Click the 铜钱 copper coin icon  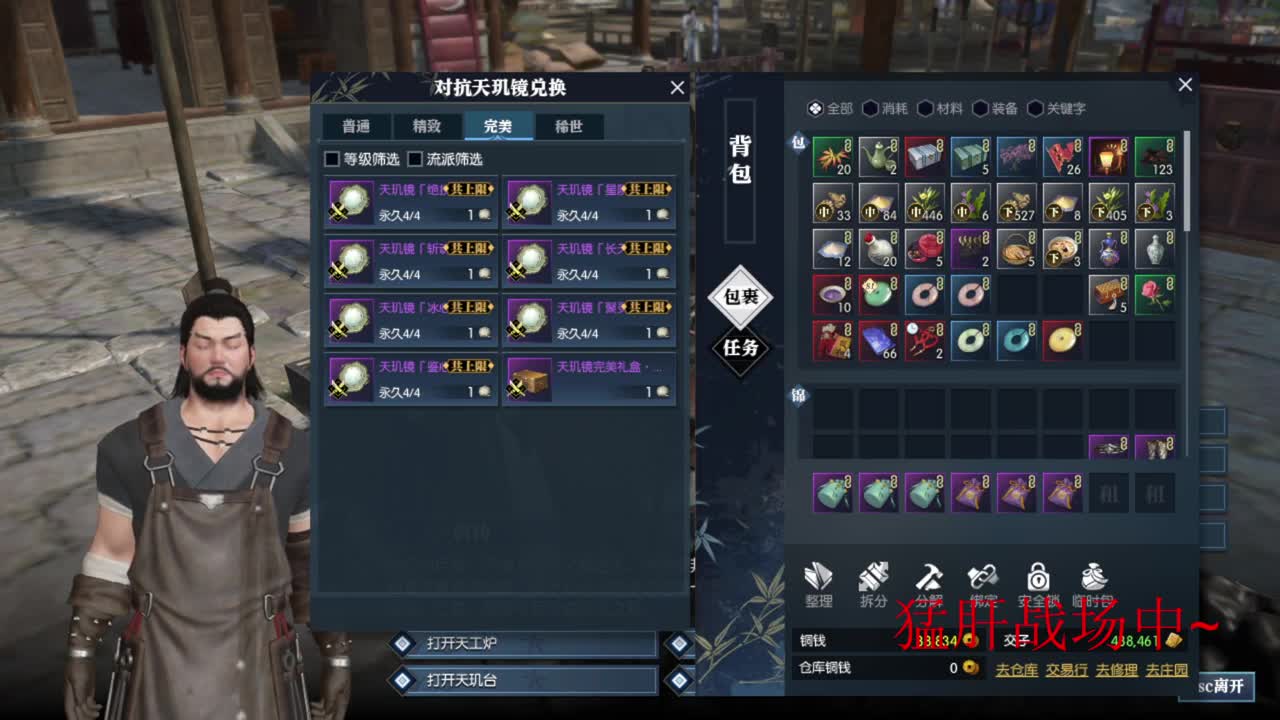pos(966,641)
